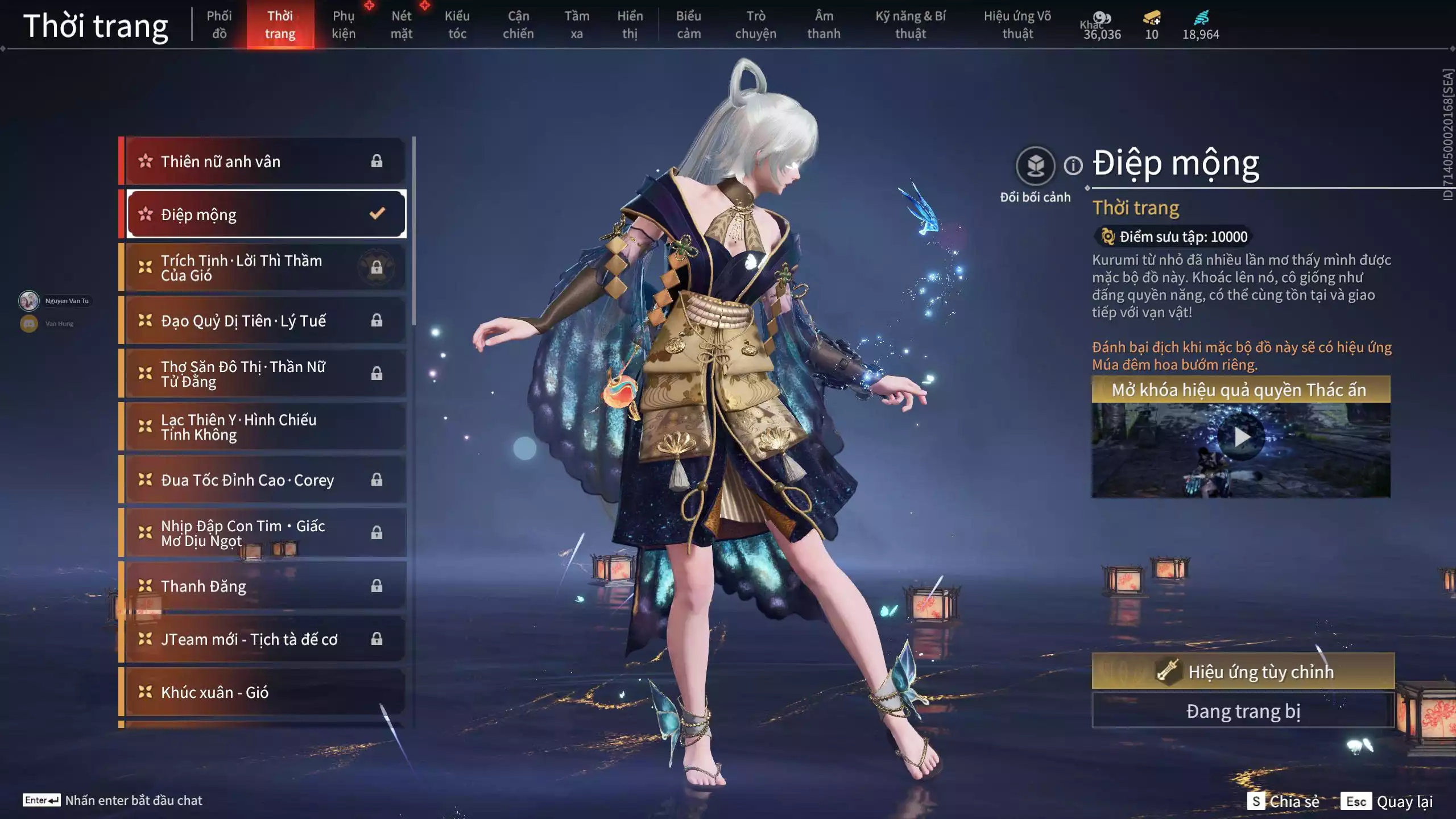Select the Nét mặt tab

tap(401, 25)
